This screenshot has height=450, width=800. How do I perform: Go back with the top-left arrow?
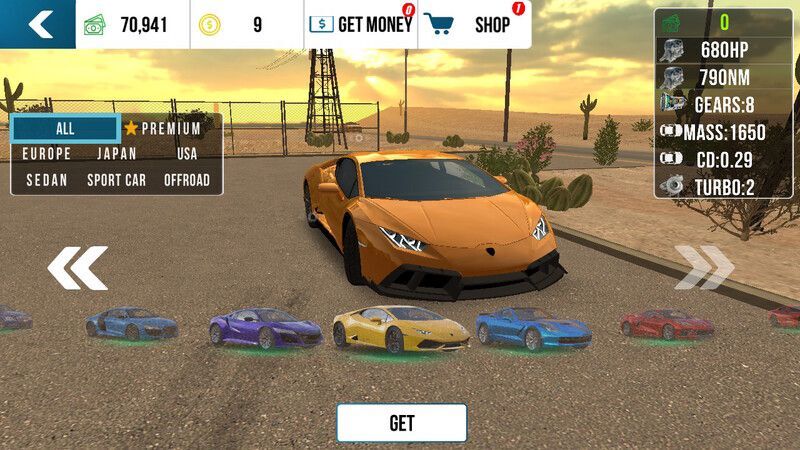click(x=38, y=24)
